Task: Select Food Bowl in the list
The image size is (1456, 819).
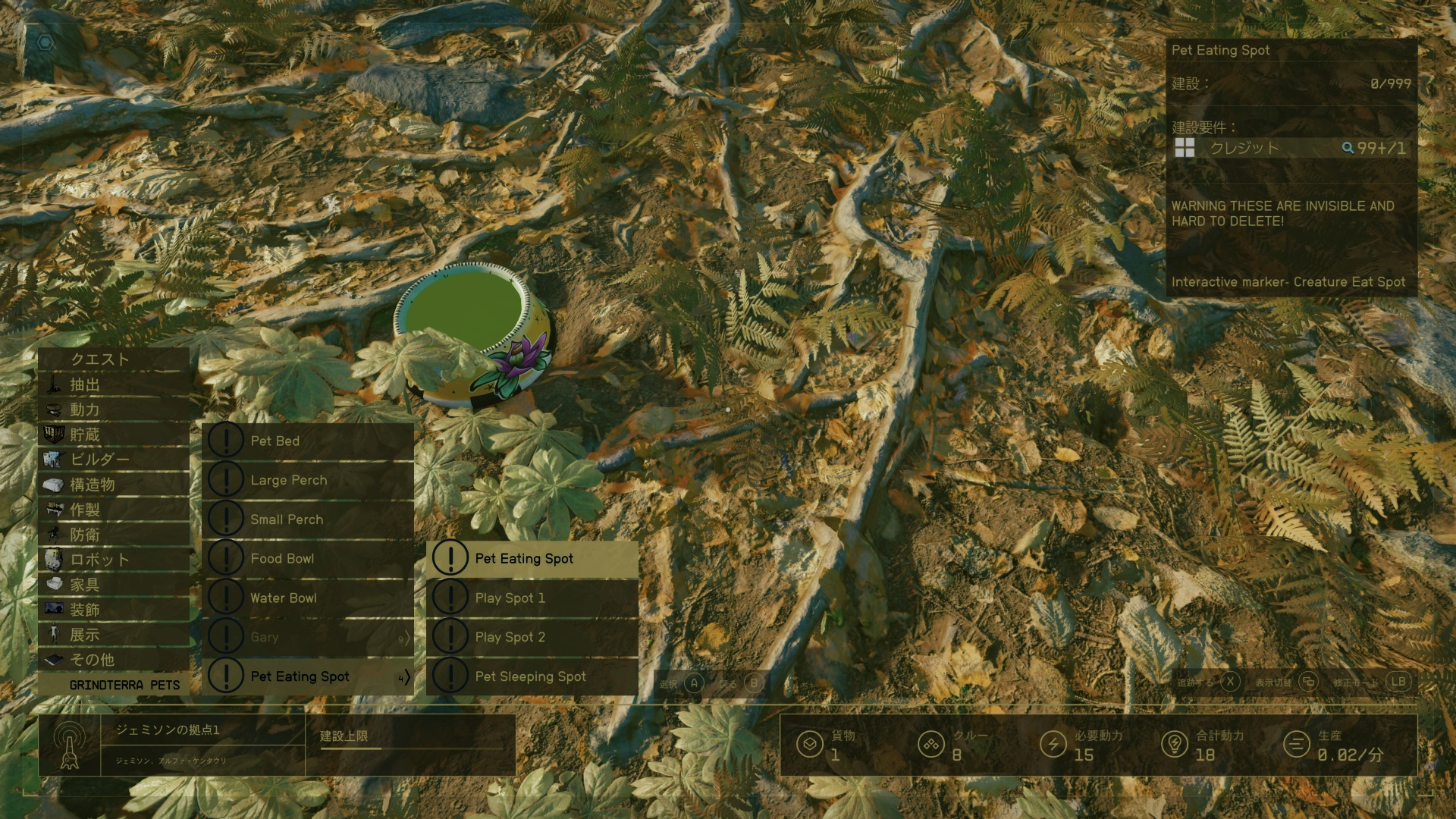Action: coord(308,559)
